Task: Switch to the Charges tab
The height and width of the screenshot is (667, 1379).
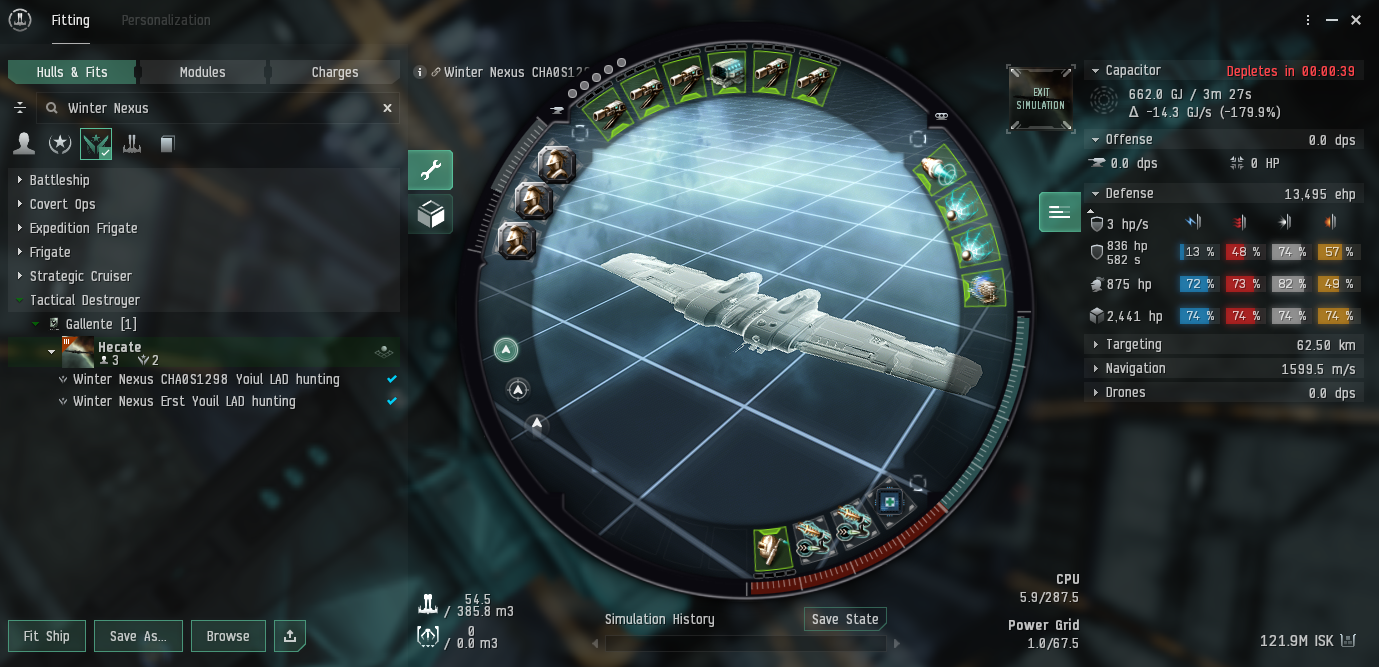Action: coord(334,72)
